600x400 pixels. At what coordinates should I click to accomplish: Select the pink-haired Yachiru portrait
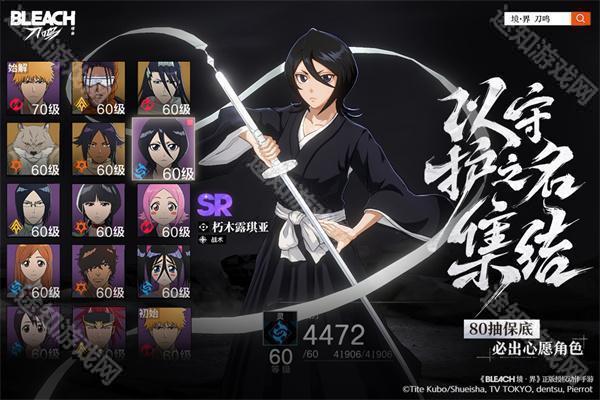pyautogui.click(x=163, y=210)
